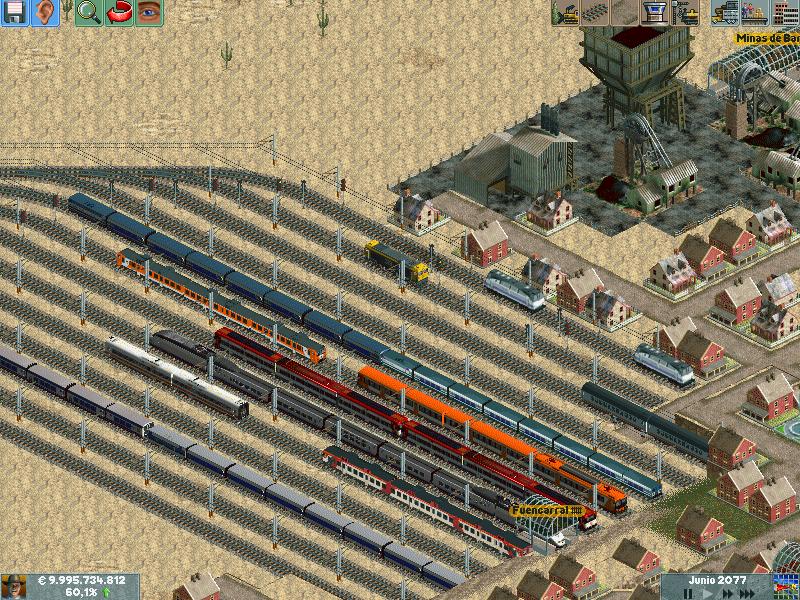Click the red arrow rotate view button
The width and height of the screenshot is (800, 600).
(x=118, y=12)
